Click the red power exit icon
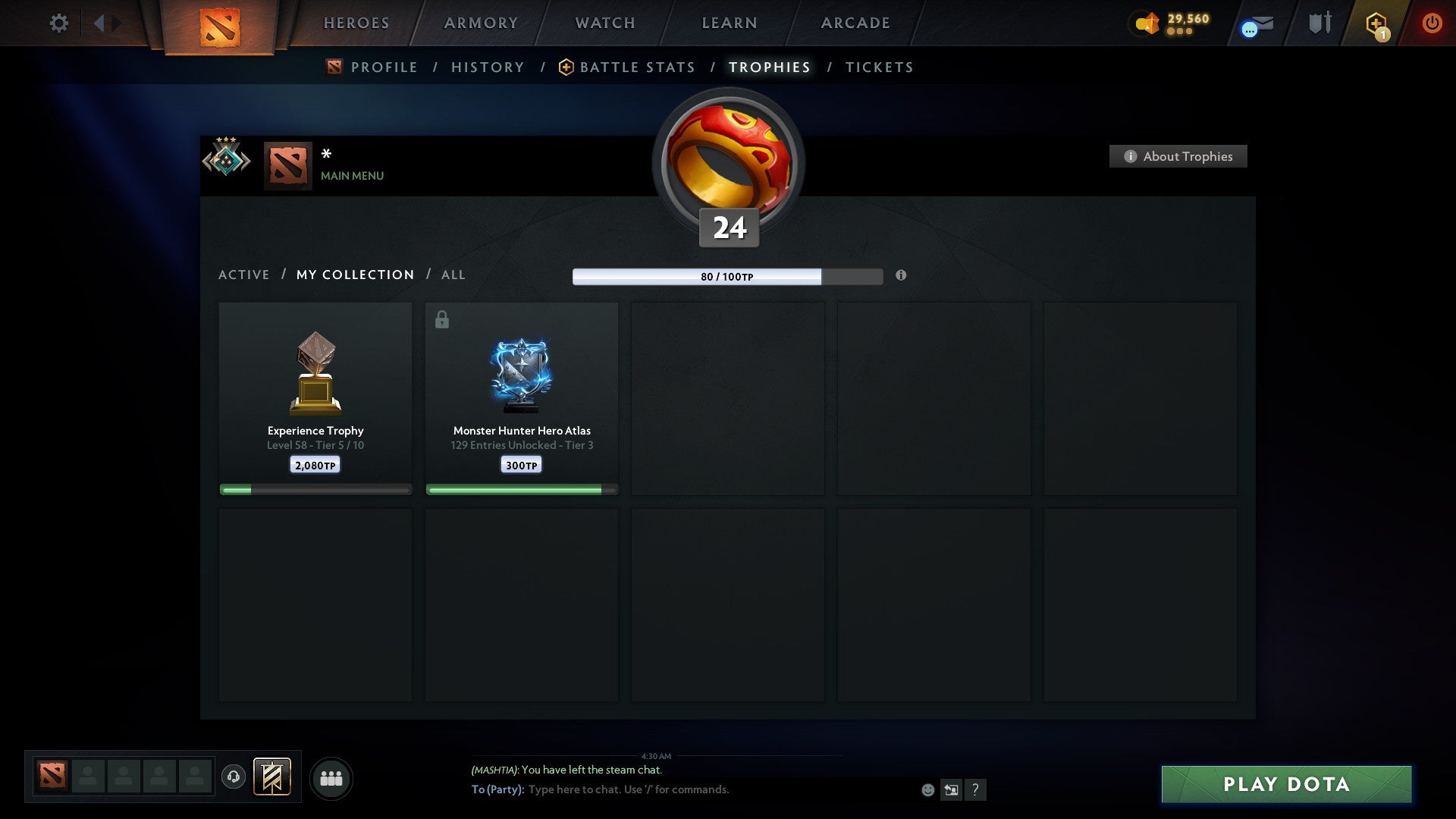1456x819 pixels. tap(1432, 23)
